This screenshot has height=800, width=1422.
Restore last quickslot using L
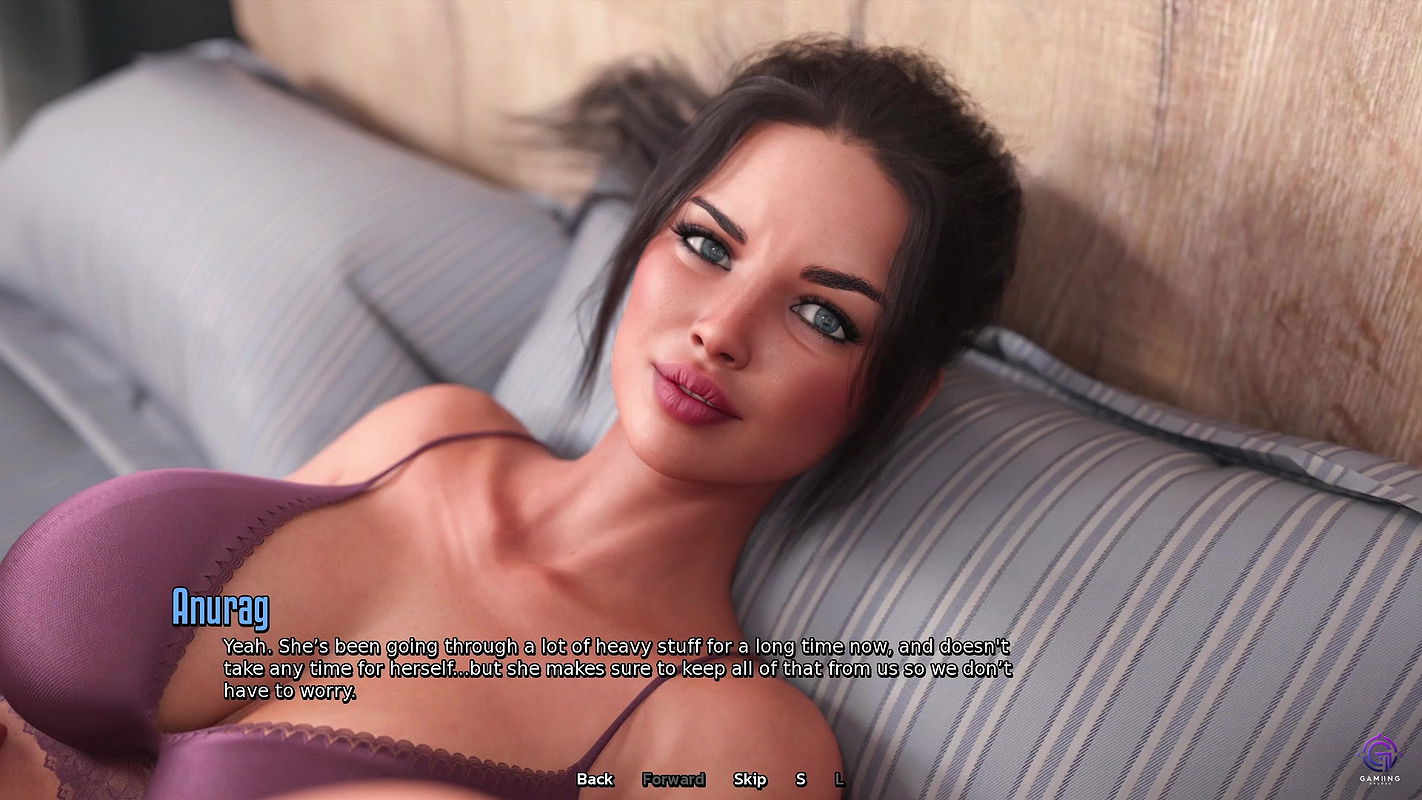[x=838, y=778]
